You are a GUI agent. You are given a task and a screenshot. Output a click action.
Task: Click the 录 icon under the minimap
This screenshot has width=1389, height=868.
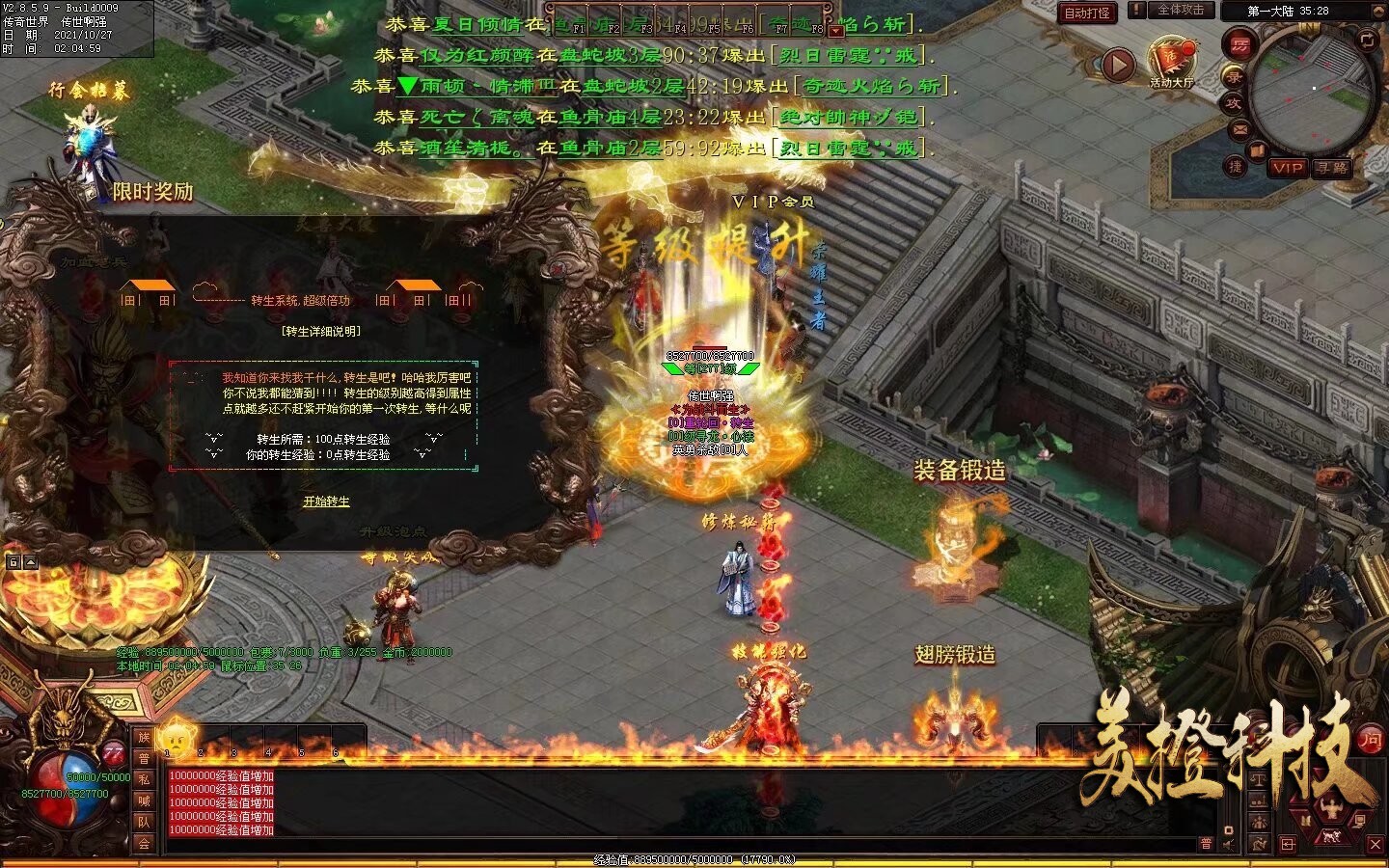click(x=1235, y=76)
